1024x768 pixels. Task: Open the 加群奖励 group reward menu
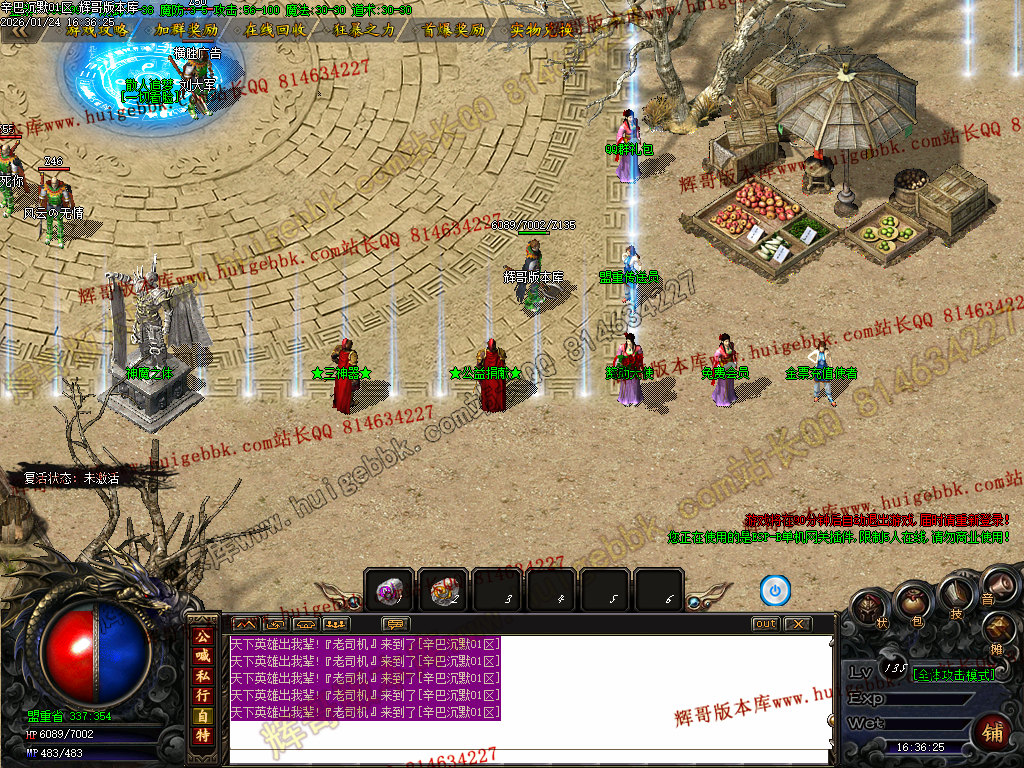click(x=186, y=30)
